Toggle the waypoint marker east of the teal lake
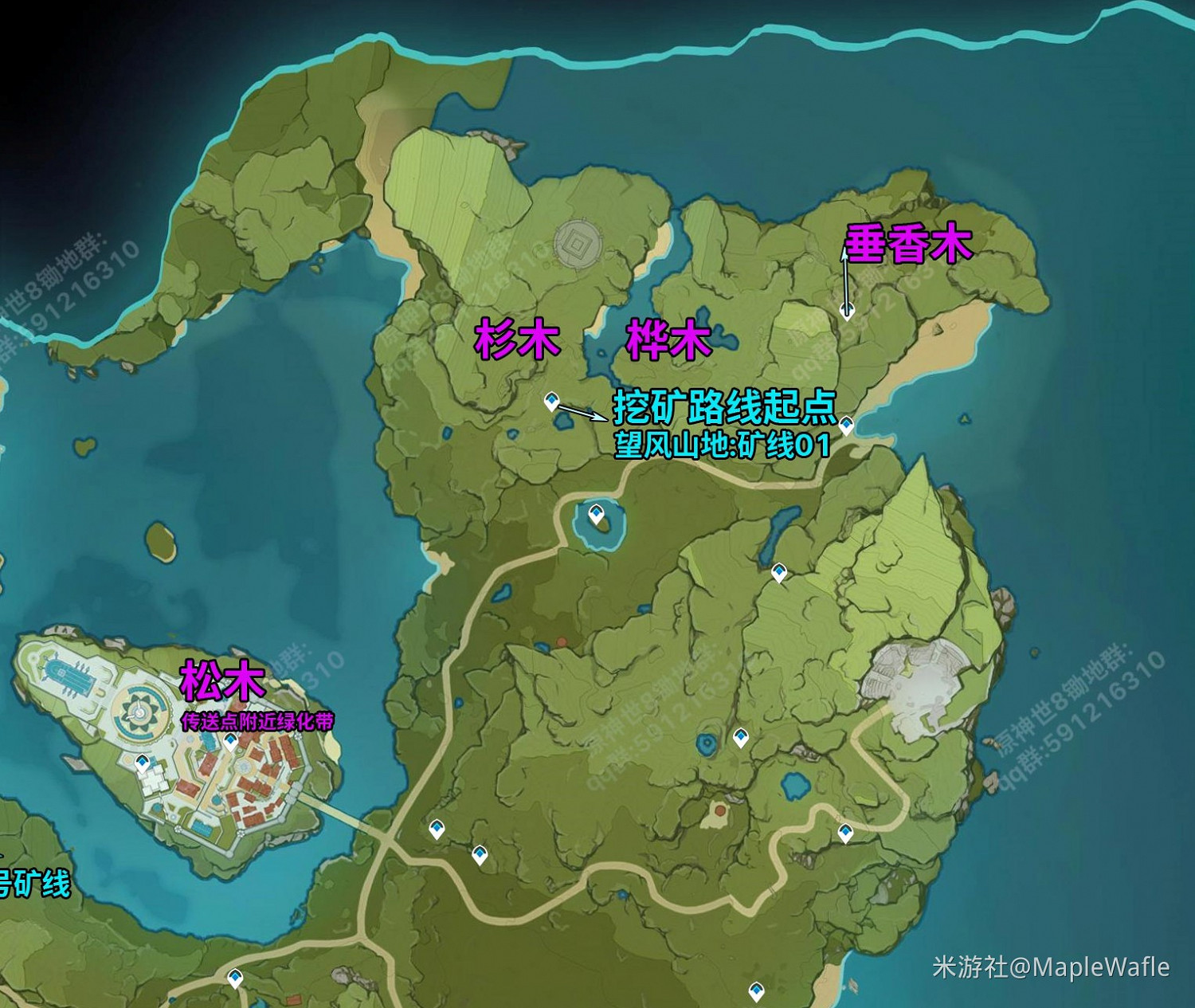The image size is (1195, 1008). [778, 571]
